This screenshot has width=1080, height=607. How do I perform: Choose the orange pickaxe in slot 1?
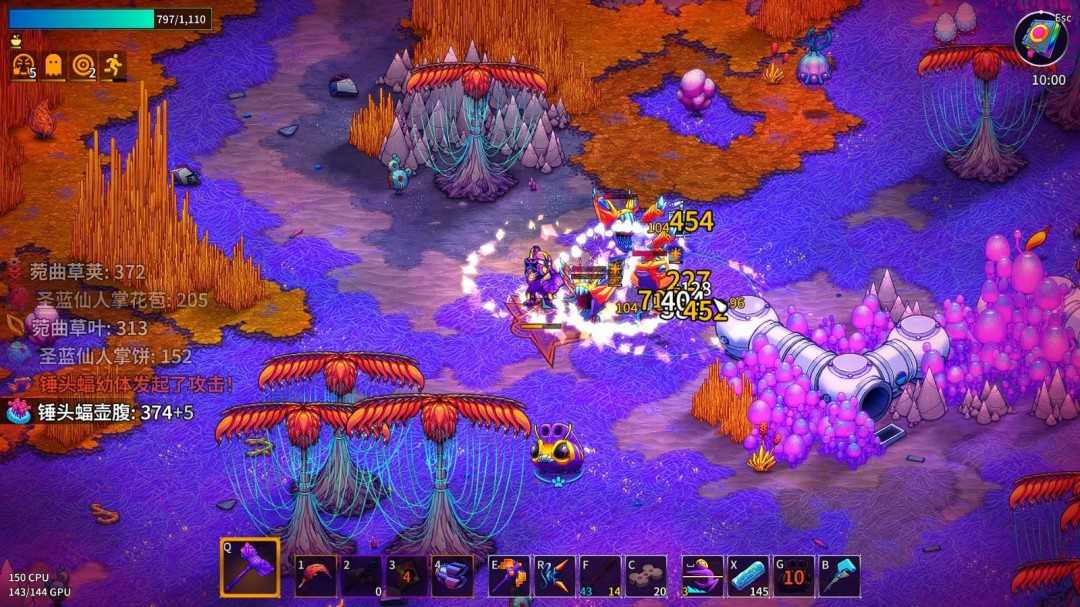(x=316, y=576)
